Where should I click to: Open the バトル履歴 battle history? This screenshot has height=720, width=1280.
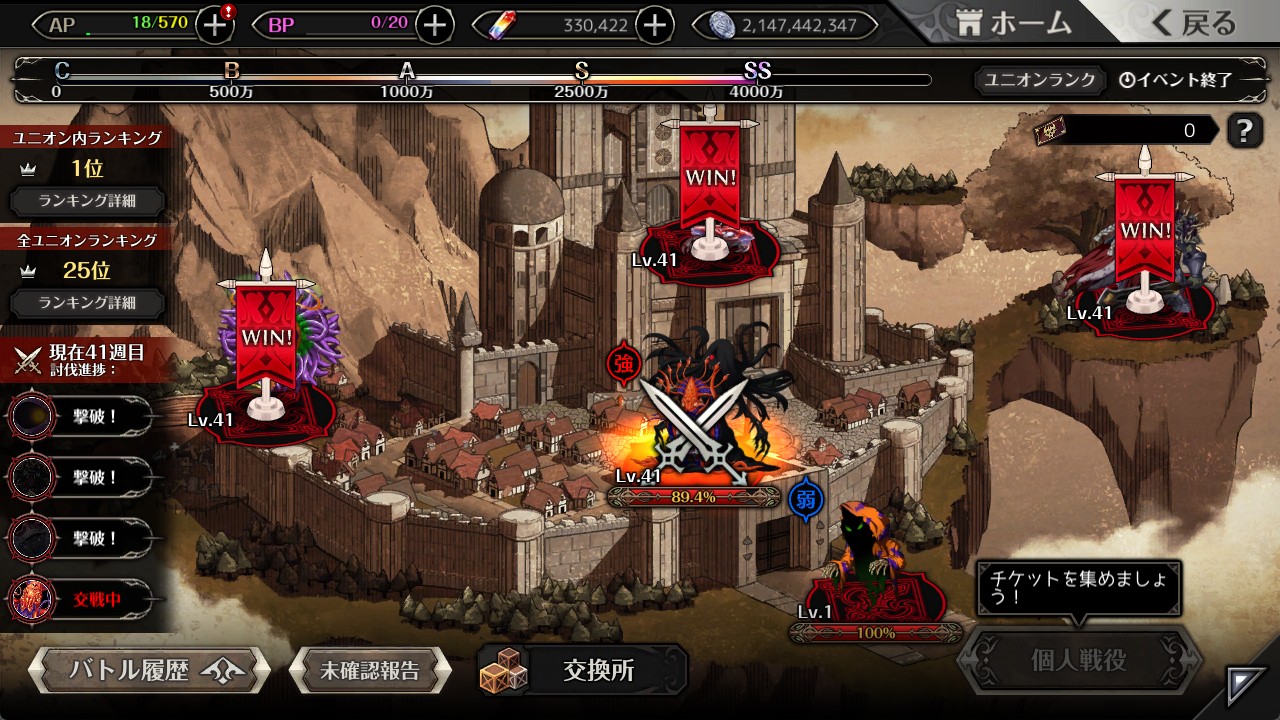coord(148,670)
